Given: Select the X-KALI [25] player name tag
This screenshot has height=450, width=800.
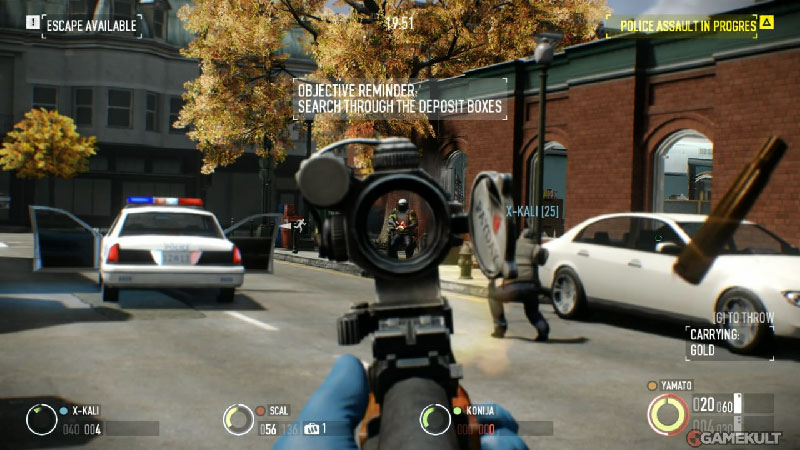Looking at the screenshot, I should tap(532, 211).
